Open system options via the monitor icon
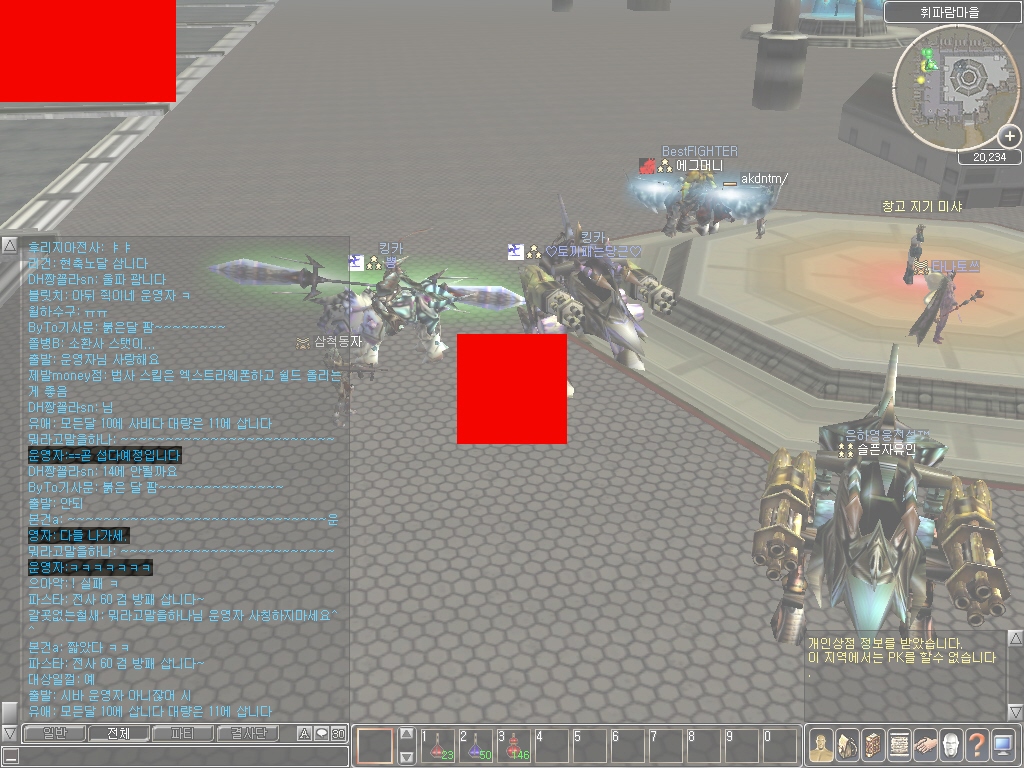The width and height of the screenshot is (1024, 768). [x=1003, y=745]
